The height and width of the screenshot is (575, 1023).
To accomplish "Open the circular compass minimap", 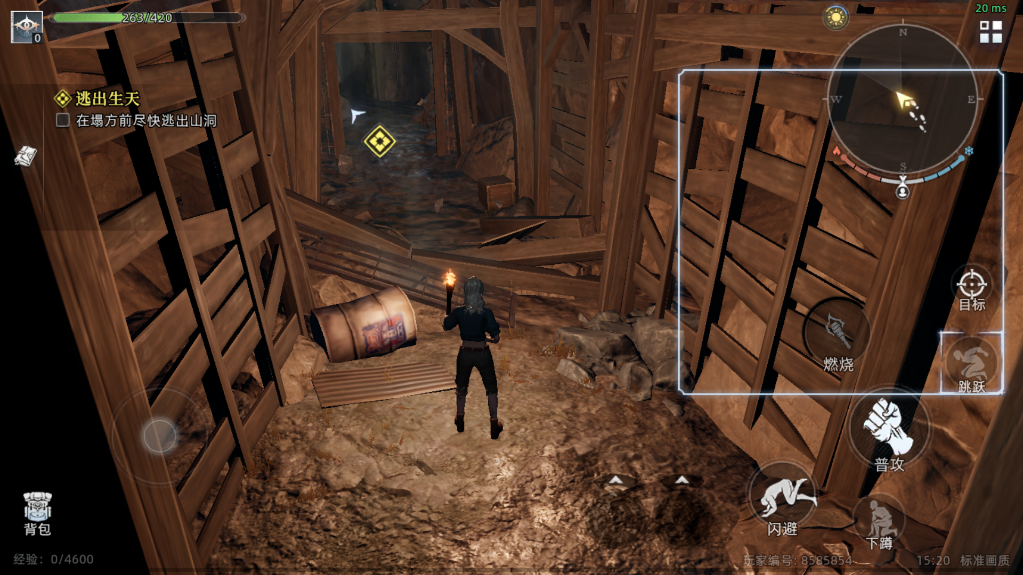I will tap(902, 100).
